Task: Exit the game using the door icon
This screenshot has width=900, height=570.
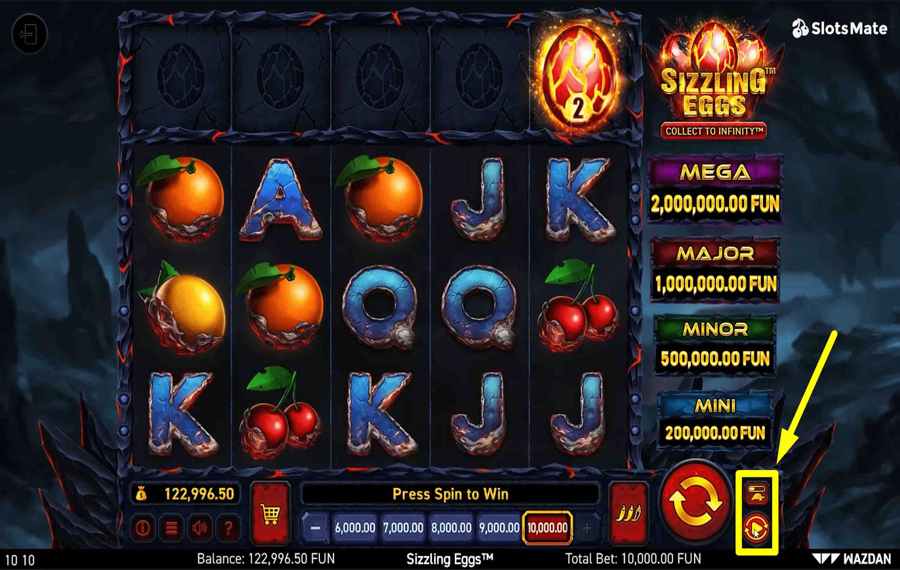Action: point(29,35)
